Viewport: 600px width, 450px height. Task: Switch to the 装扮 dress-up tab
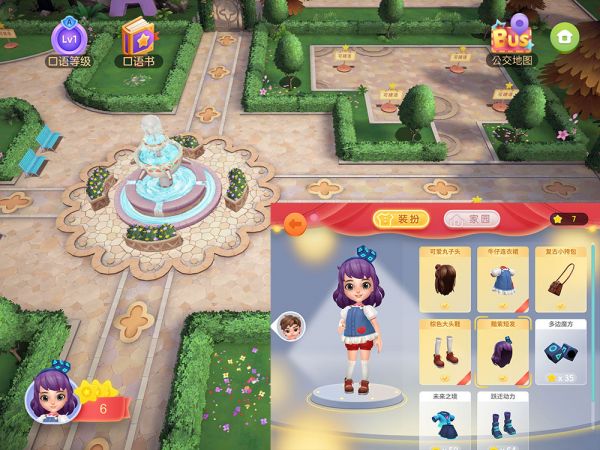pyautogui.click(x=401, y=219)
